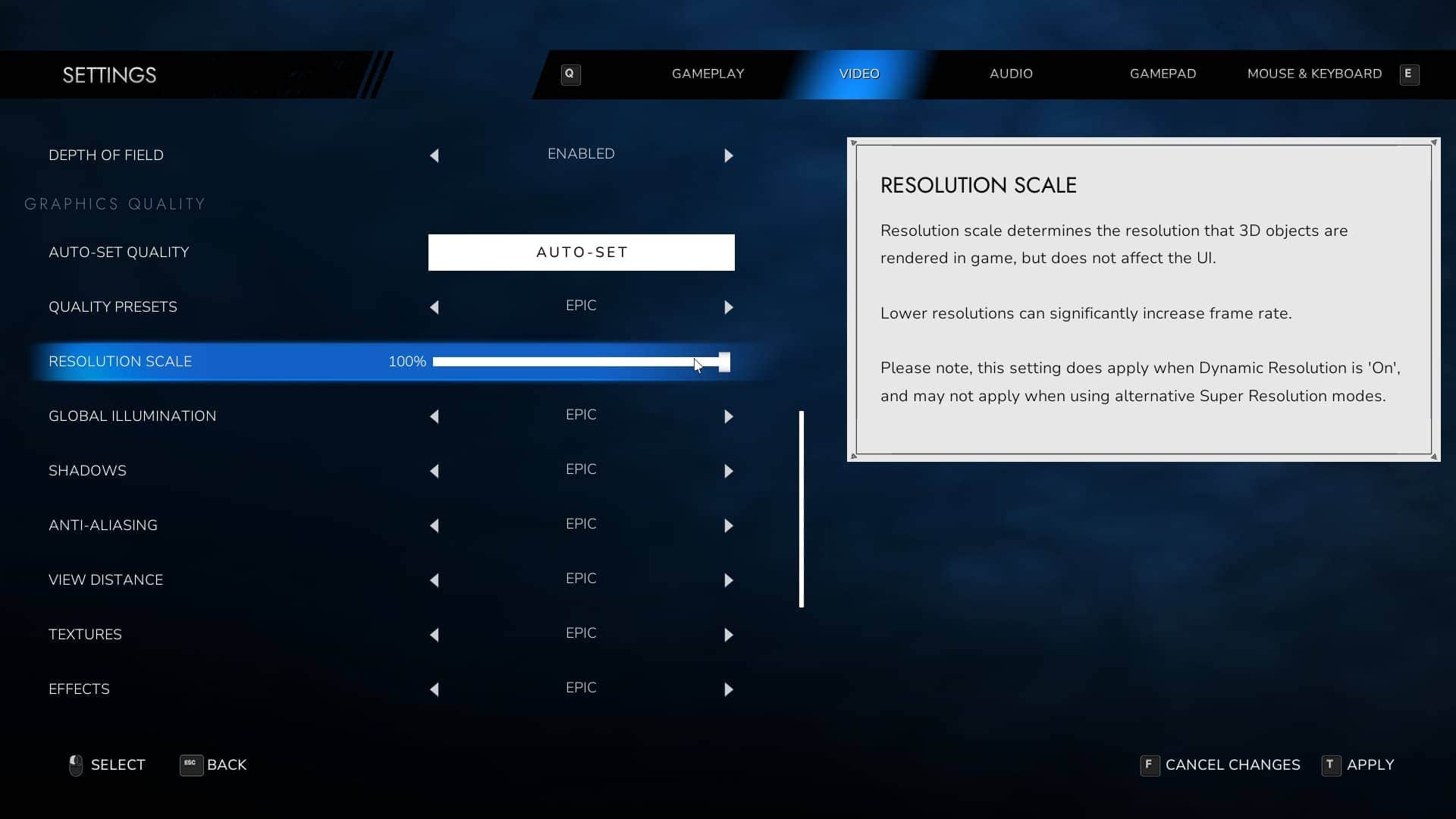Raise Effects quality with right arrow
Image resolution: width=1456 pixels, height=819 pixels.
tap(729, 689)
